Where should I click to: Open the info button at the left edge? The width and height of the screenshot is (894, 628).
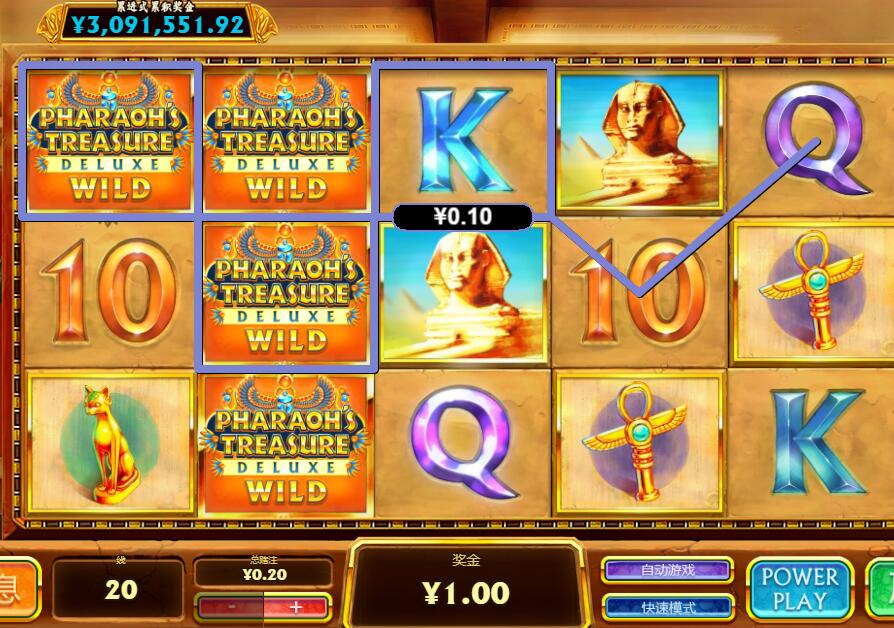[x=17, y=588]
